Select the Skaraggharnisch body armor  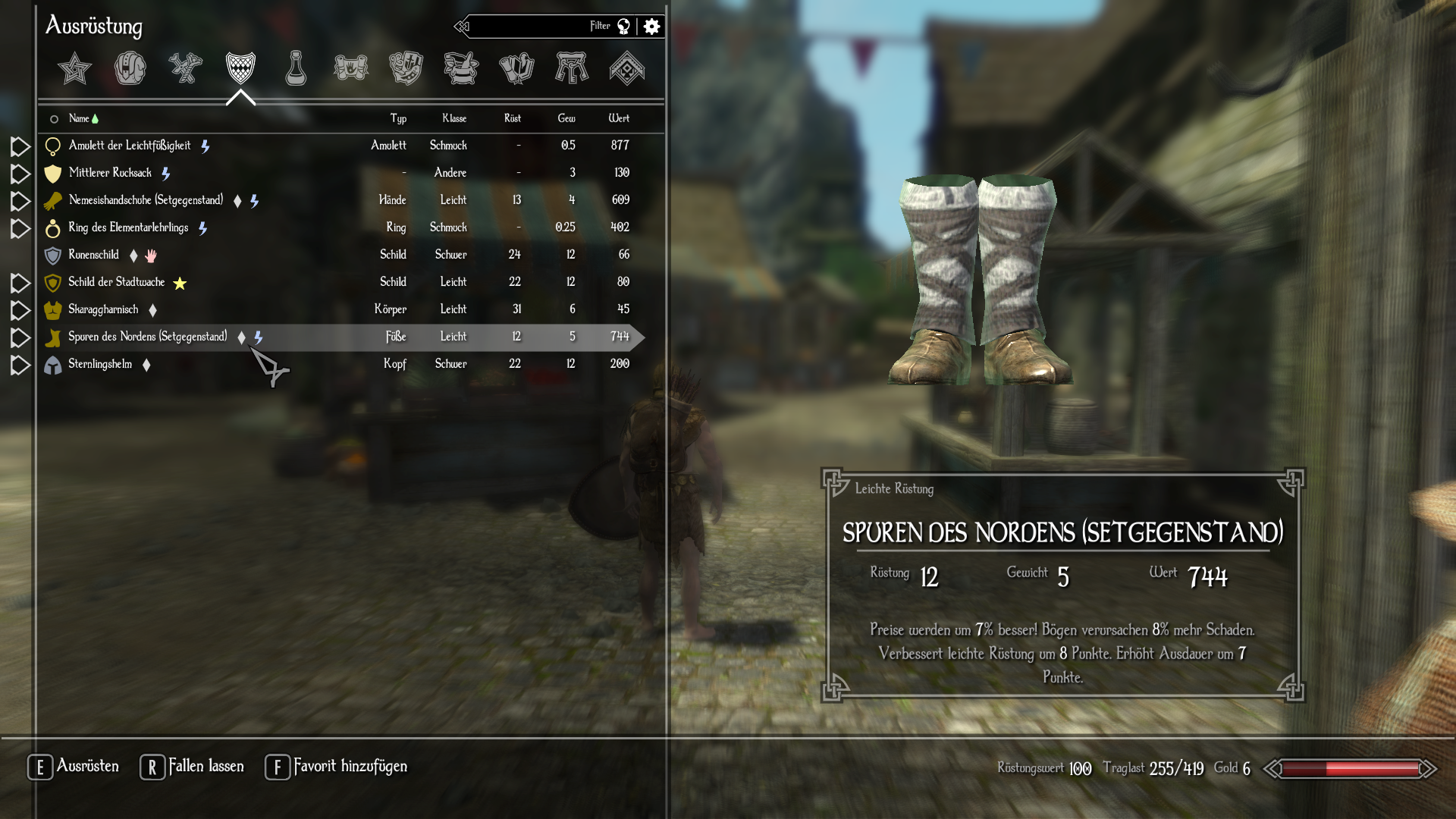click(x=103, y=309)
